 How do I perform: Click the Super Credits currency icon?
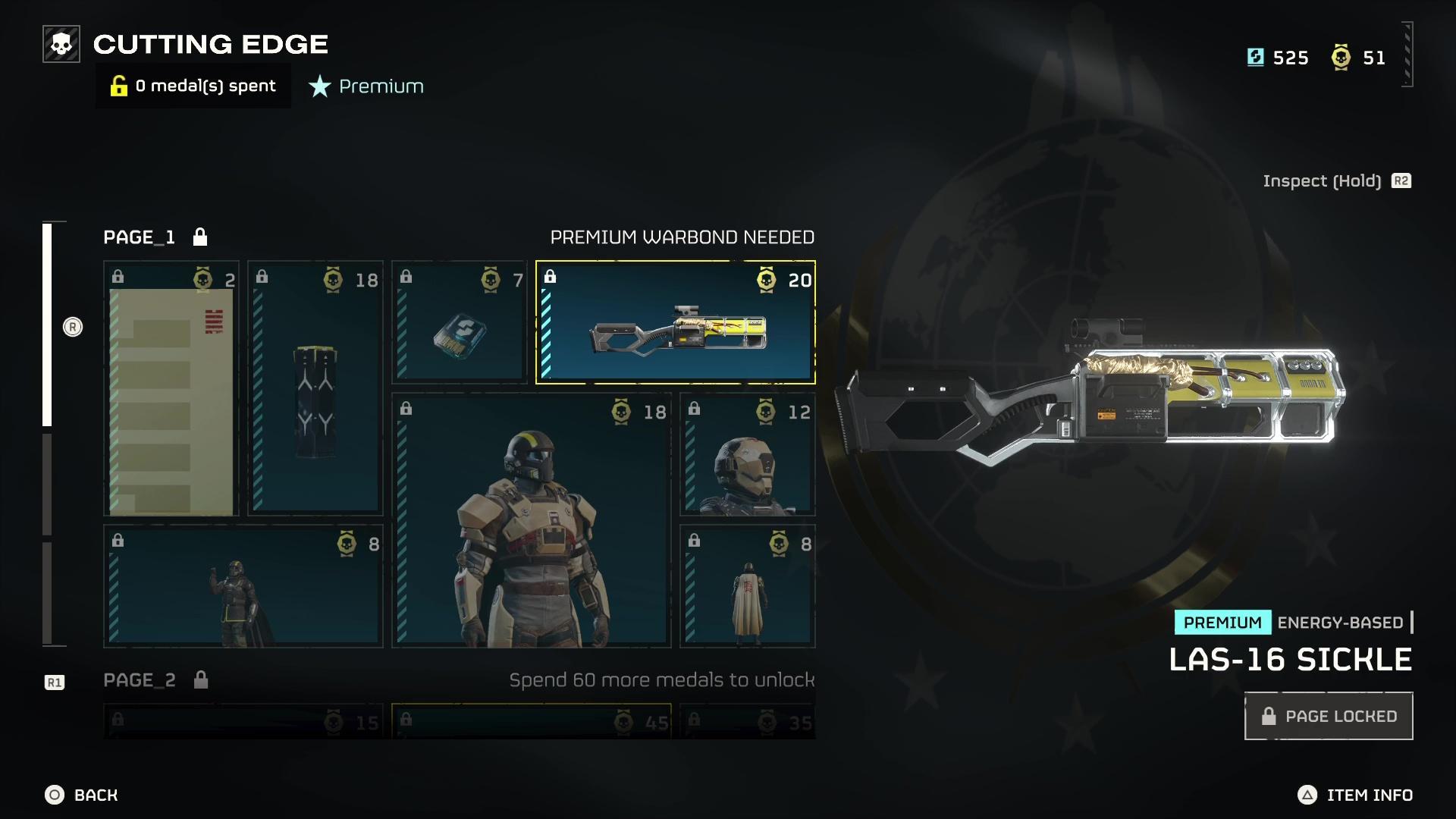[1255, 57]
